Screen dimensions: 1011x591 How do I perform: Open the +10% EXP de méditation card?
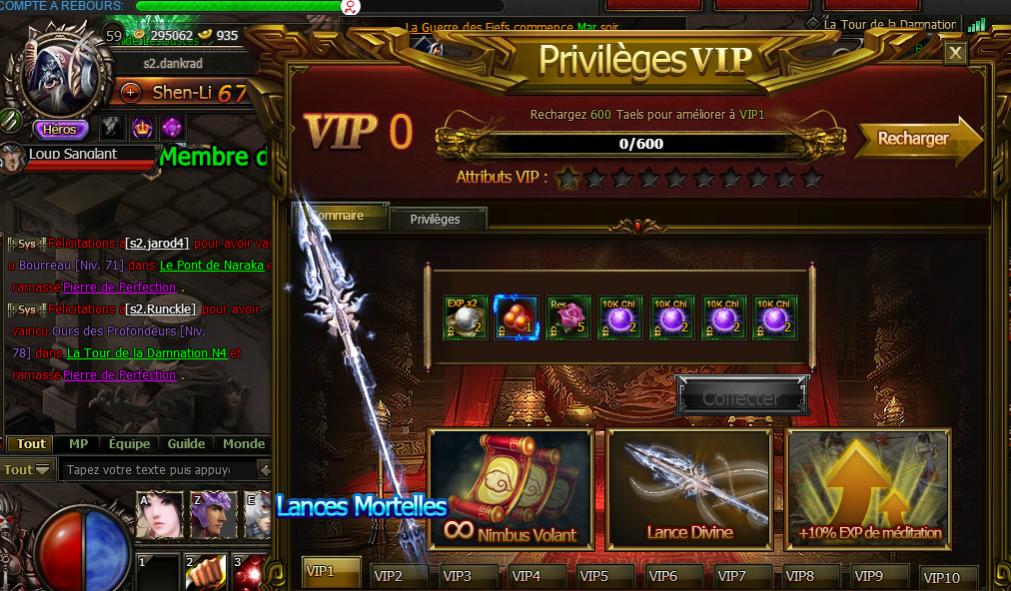(868, 489)
